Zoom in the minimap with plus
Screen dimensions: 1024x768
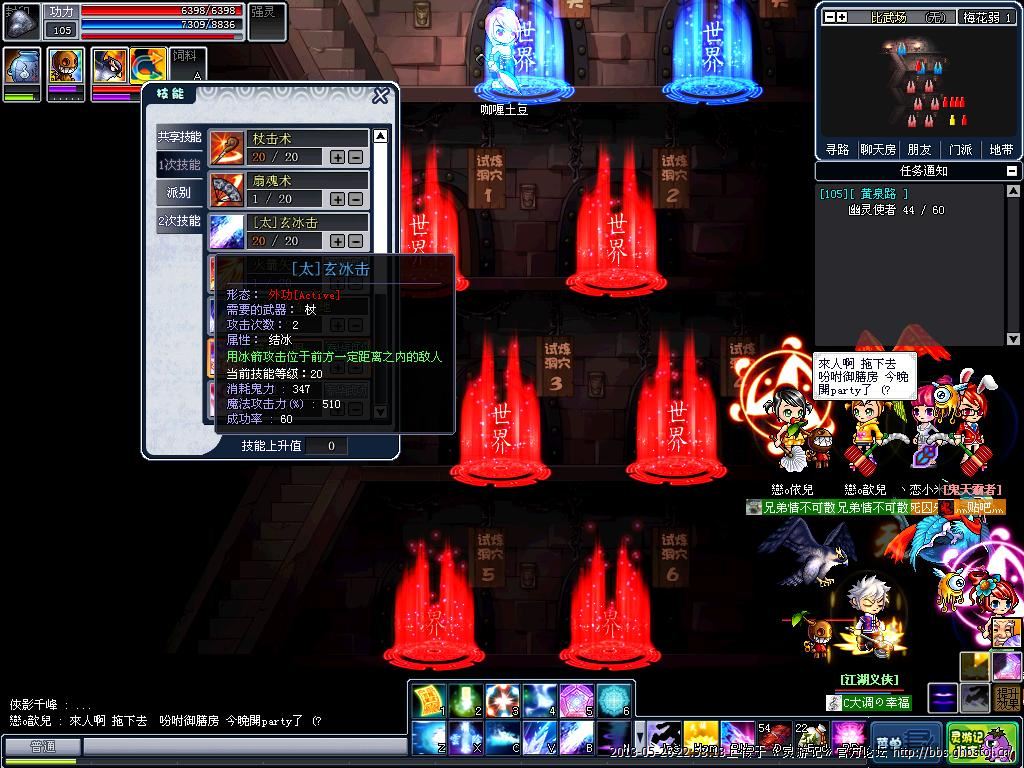coord(842,17)
